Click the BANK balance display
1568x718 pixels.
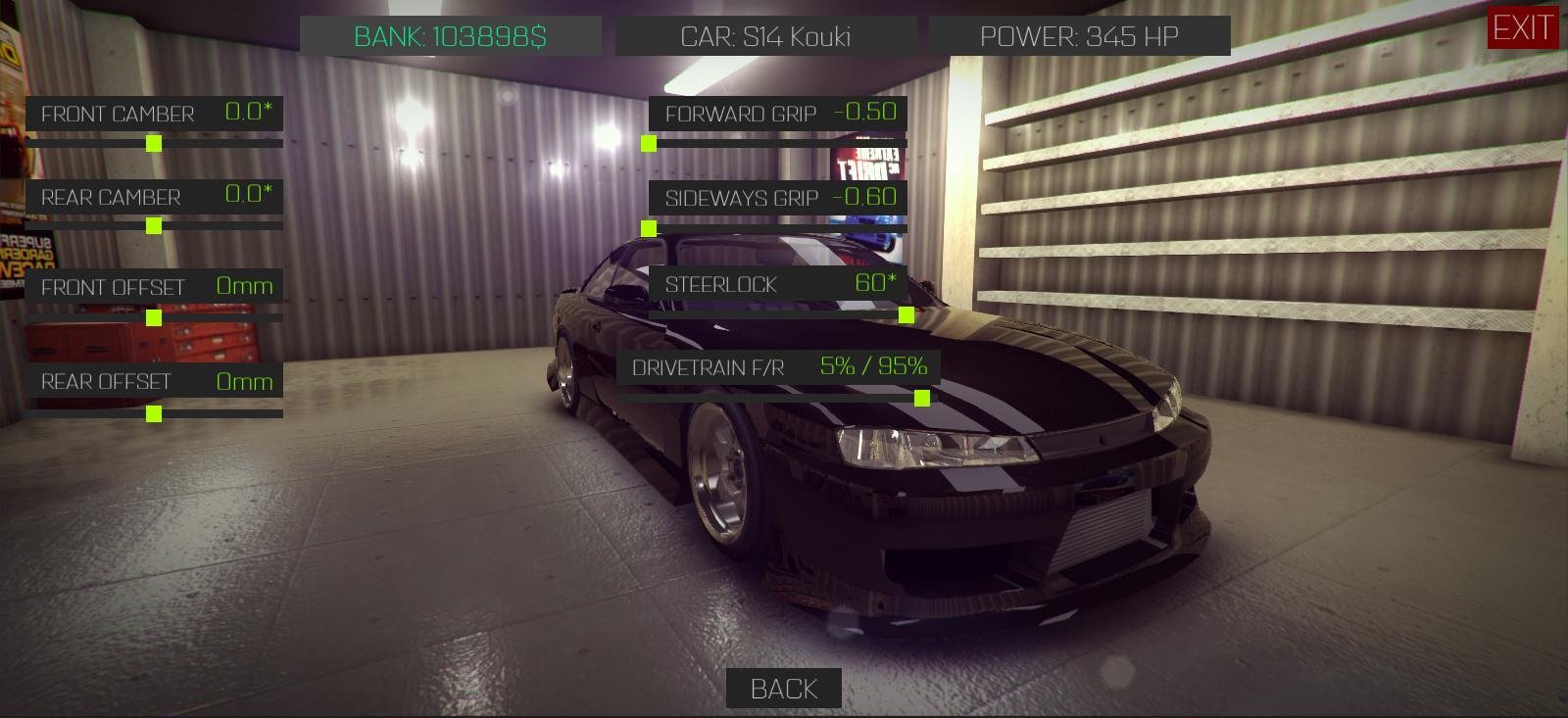(452, 36)
